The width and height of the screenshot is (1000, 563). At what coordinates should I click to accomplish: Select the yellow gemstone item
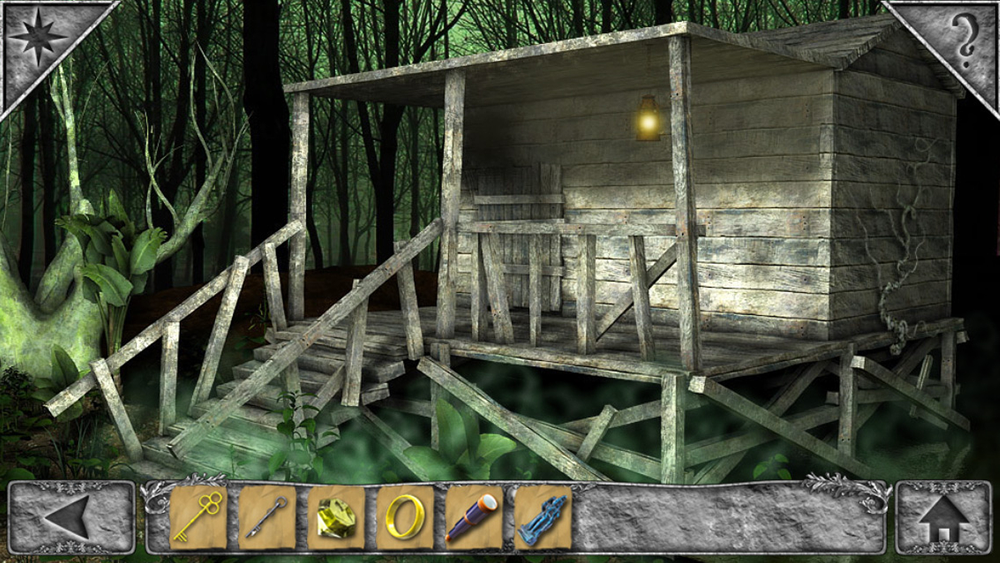tap(336, 517)
